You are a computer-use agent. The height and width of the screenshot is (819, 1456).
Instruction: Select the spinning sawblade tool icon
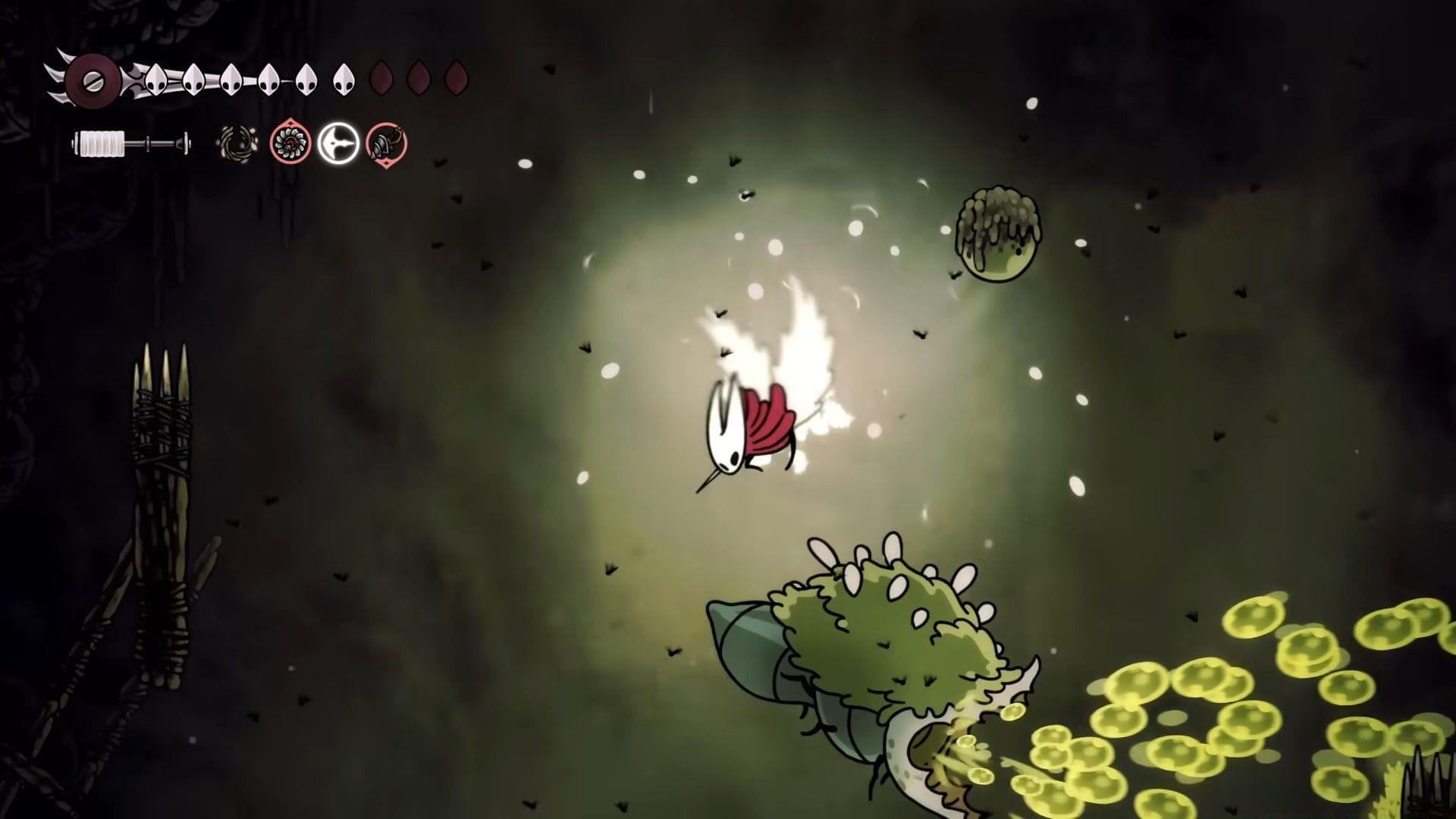288,144
